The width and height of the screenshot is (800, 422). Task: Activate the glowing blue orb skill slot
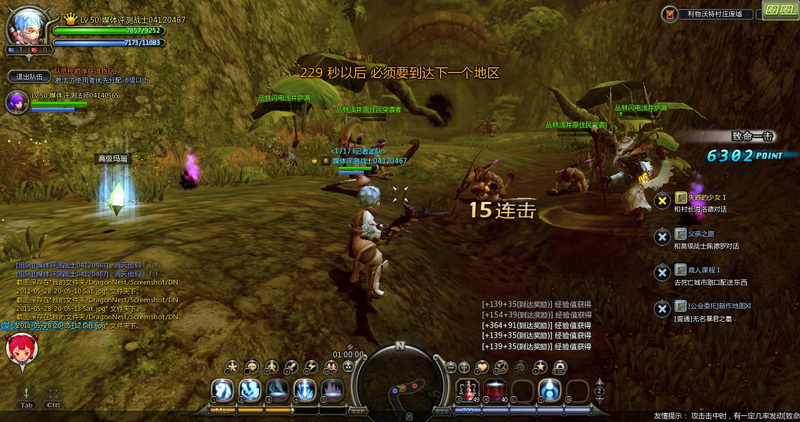pos(548,390)
